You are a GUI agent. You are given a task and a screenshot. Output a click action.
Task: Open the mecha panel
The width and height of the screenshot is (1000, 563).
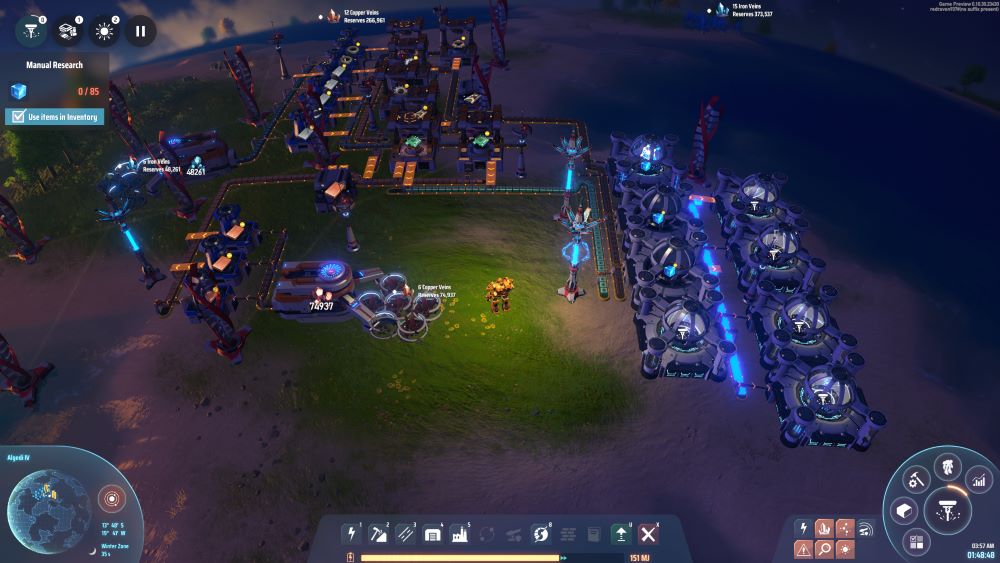pyautogui.click(x=946, y=466)
